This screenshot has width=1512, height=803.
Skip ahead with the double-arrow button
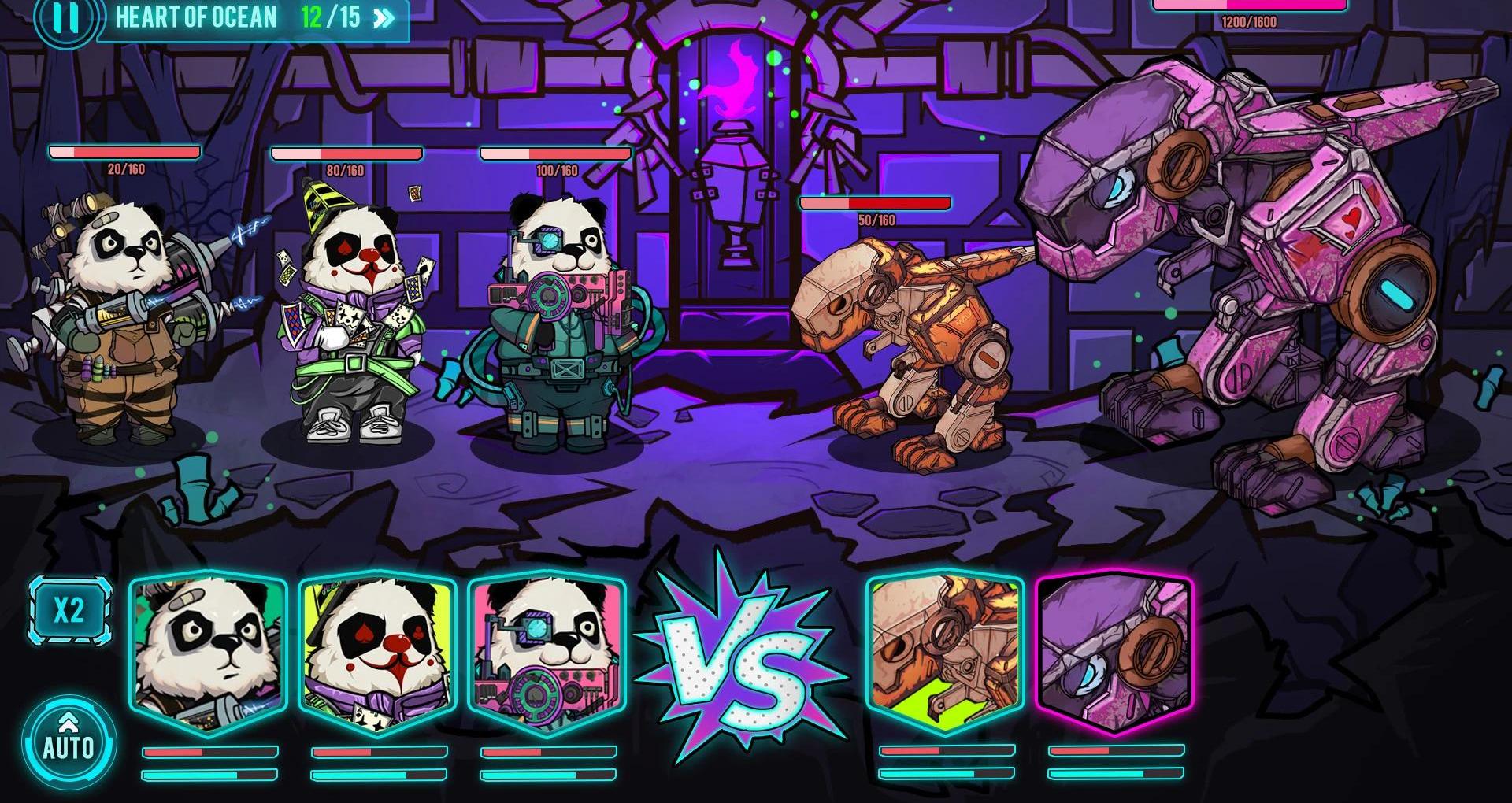pos(384,18)
